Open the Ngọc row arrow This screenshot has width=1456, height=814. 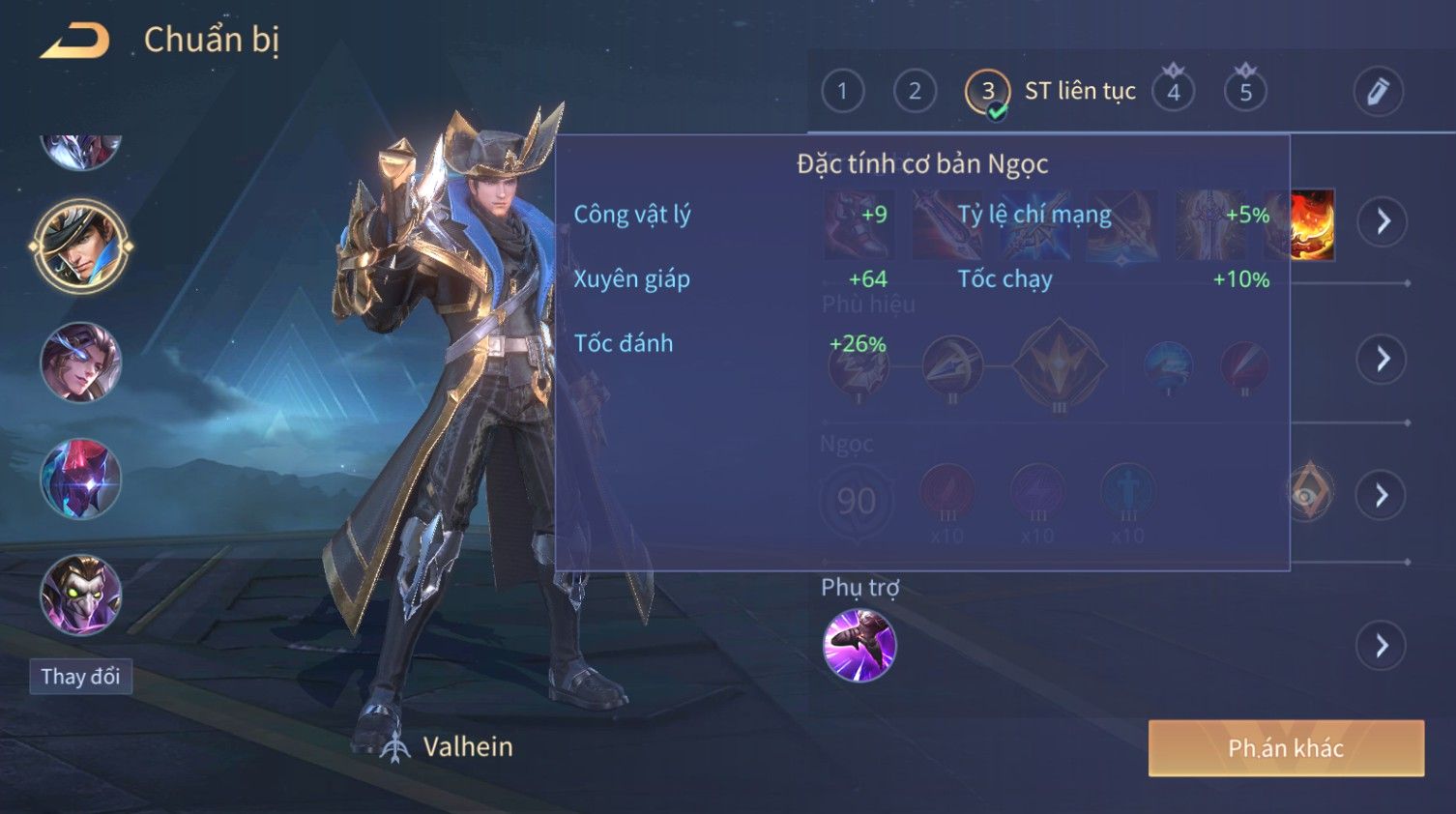click(x=1383, y=495)
